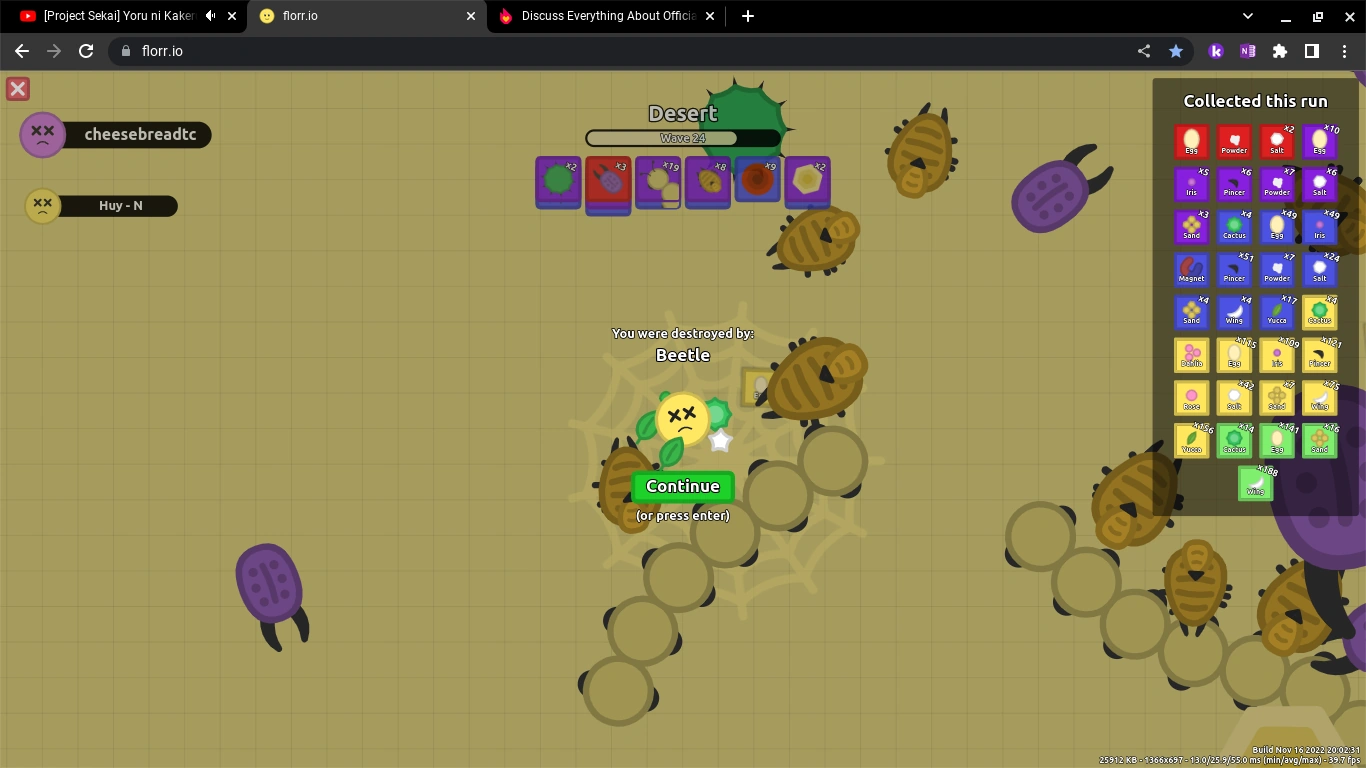Click the x49 Iris petal icon

click(x=1320, y=227)
